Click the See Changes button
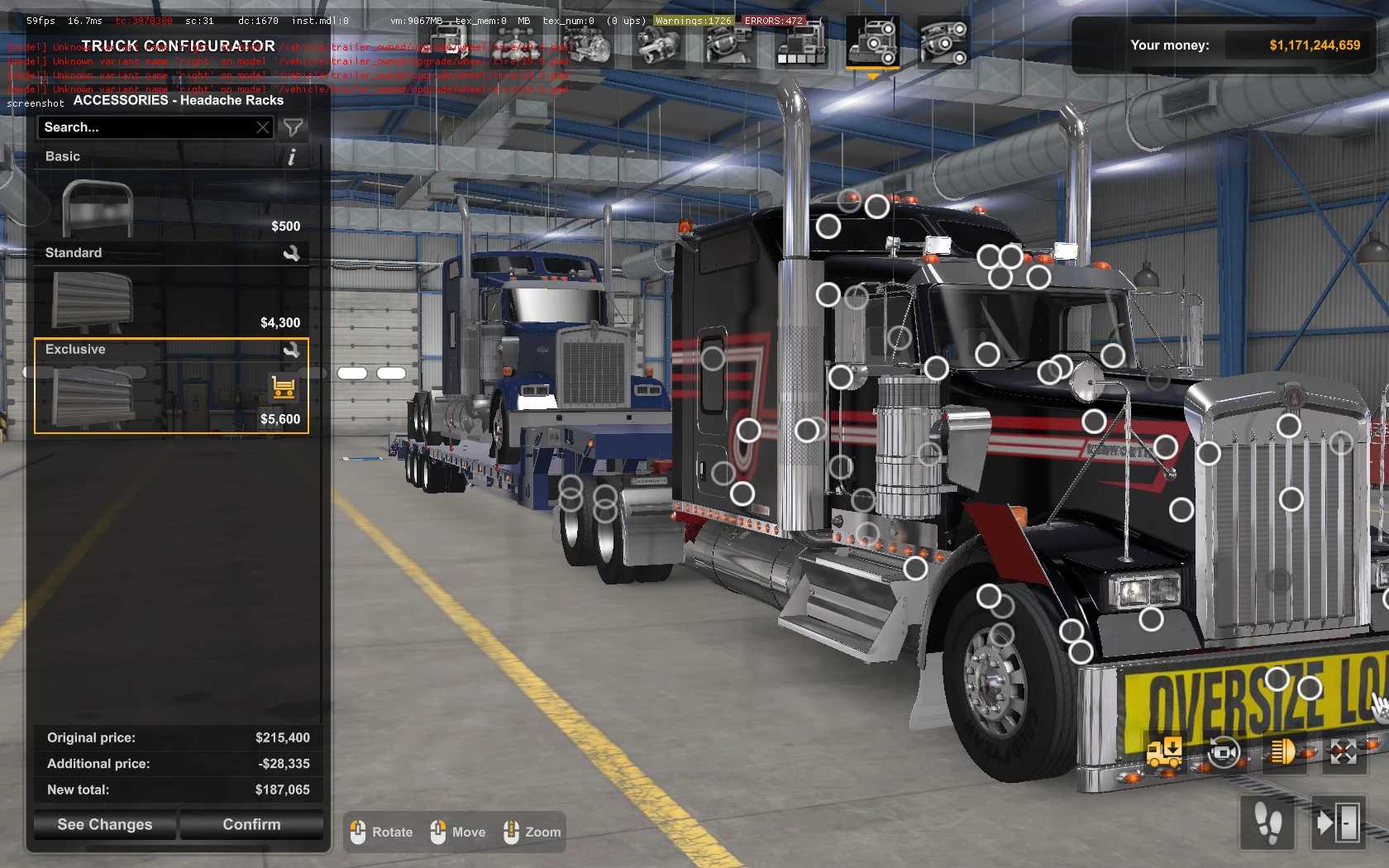The width and height of the screenshot is (1389, 868). point(105,824)
